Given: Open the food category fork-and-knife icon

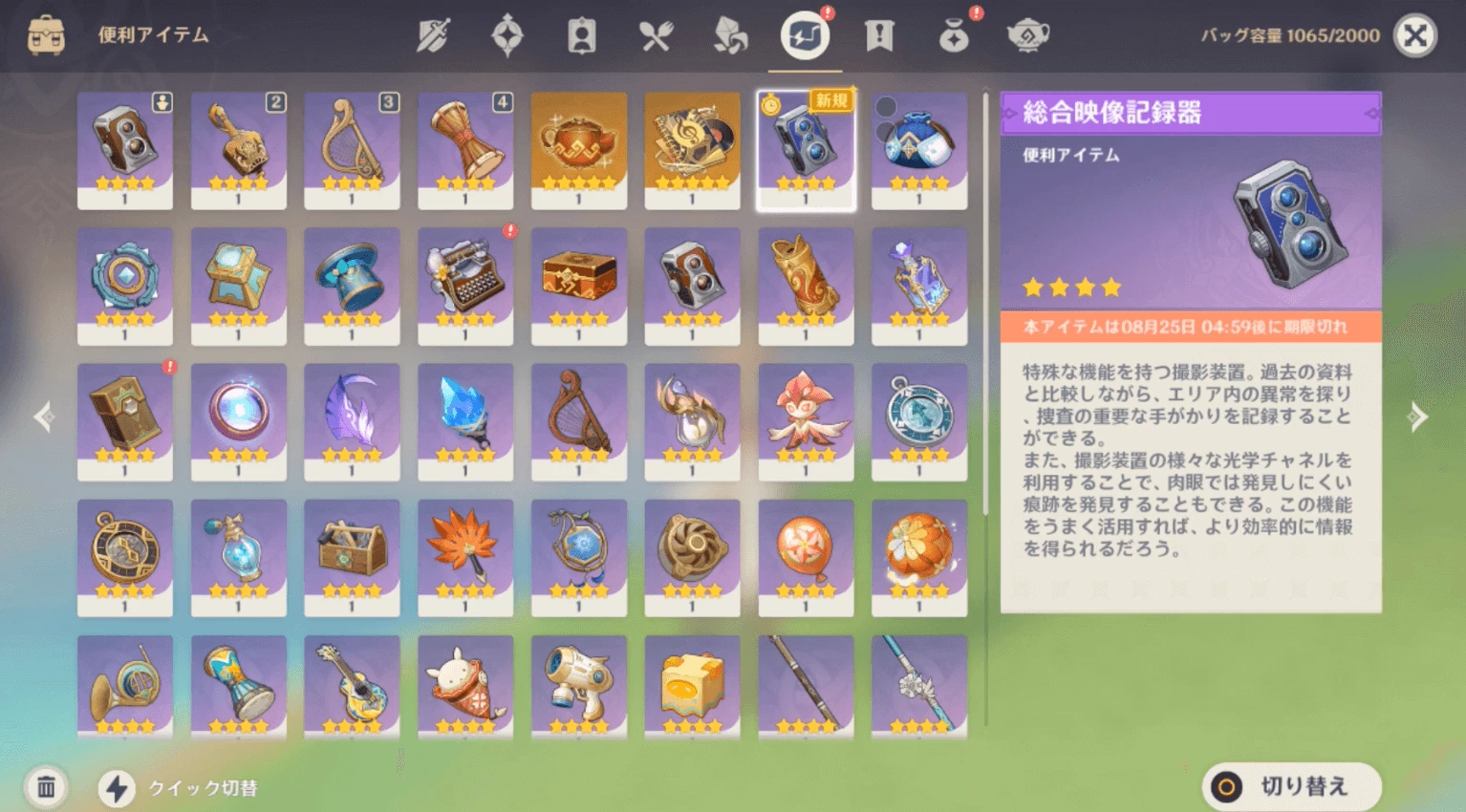Looking at the screenshot, I should pos(657,35).
